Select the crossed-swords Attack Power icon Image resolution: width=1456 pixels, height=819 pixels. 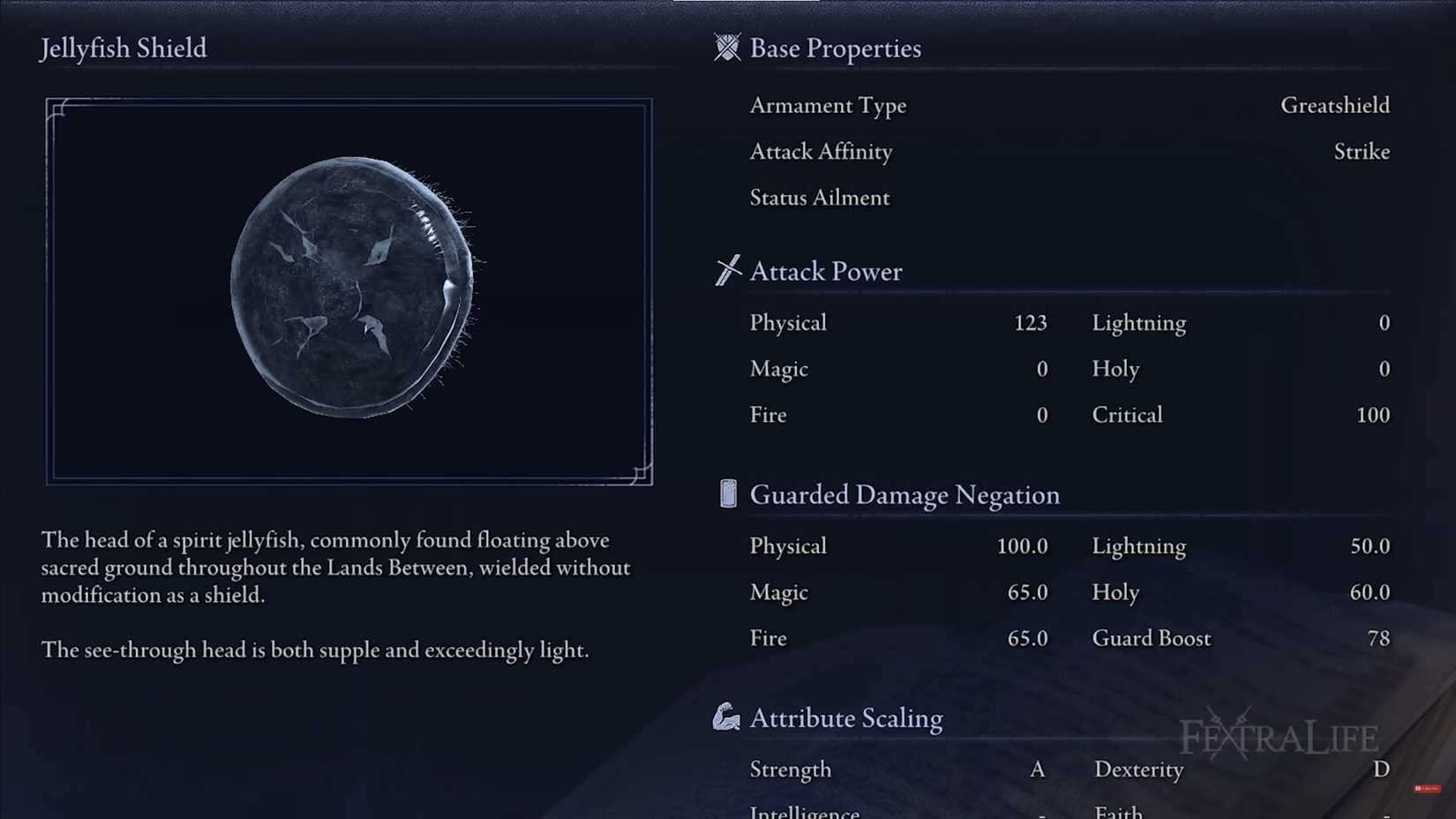728,270
